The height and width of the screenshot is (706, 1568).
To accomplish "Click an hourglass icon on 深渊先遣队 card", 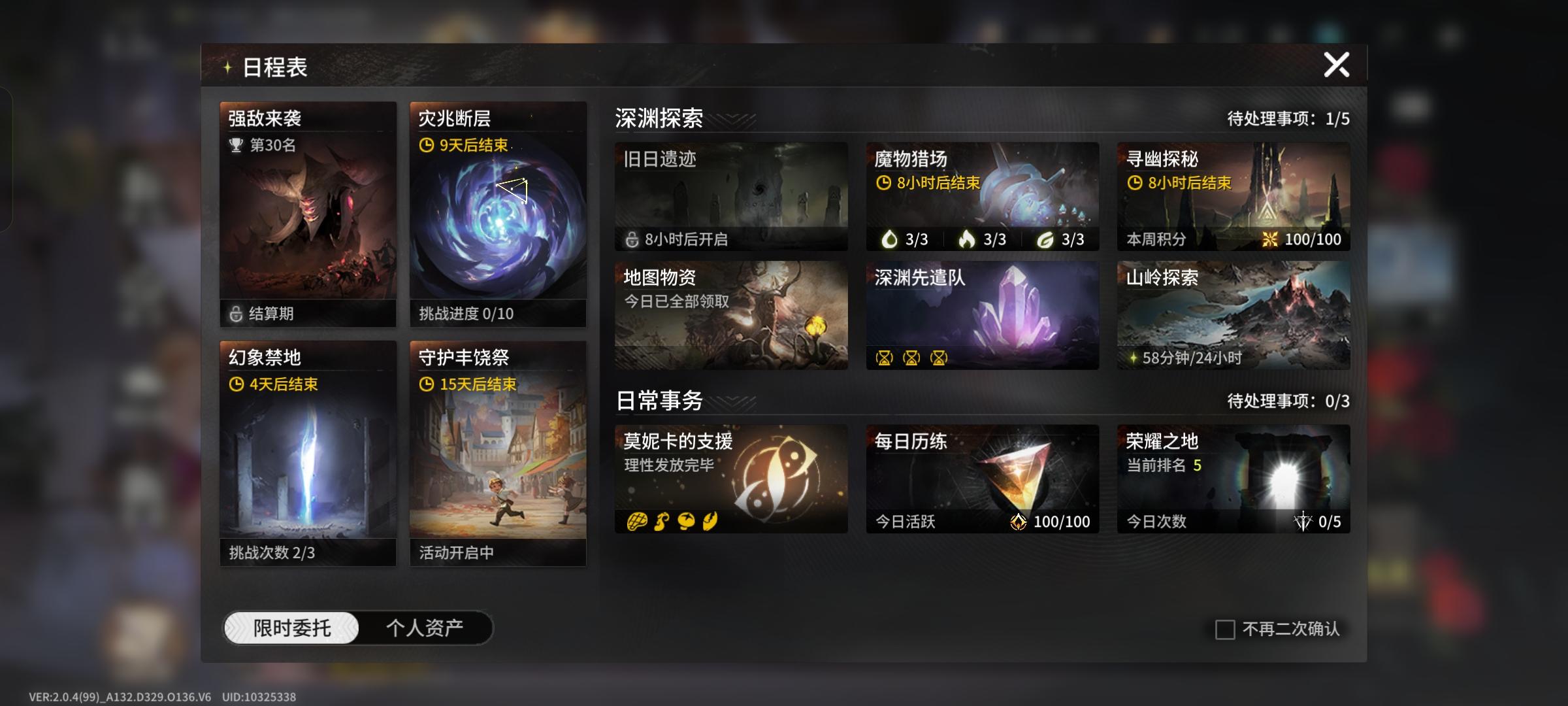I will (x=885, y=358).
